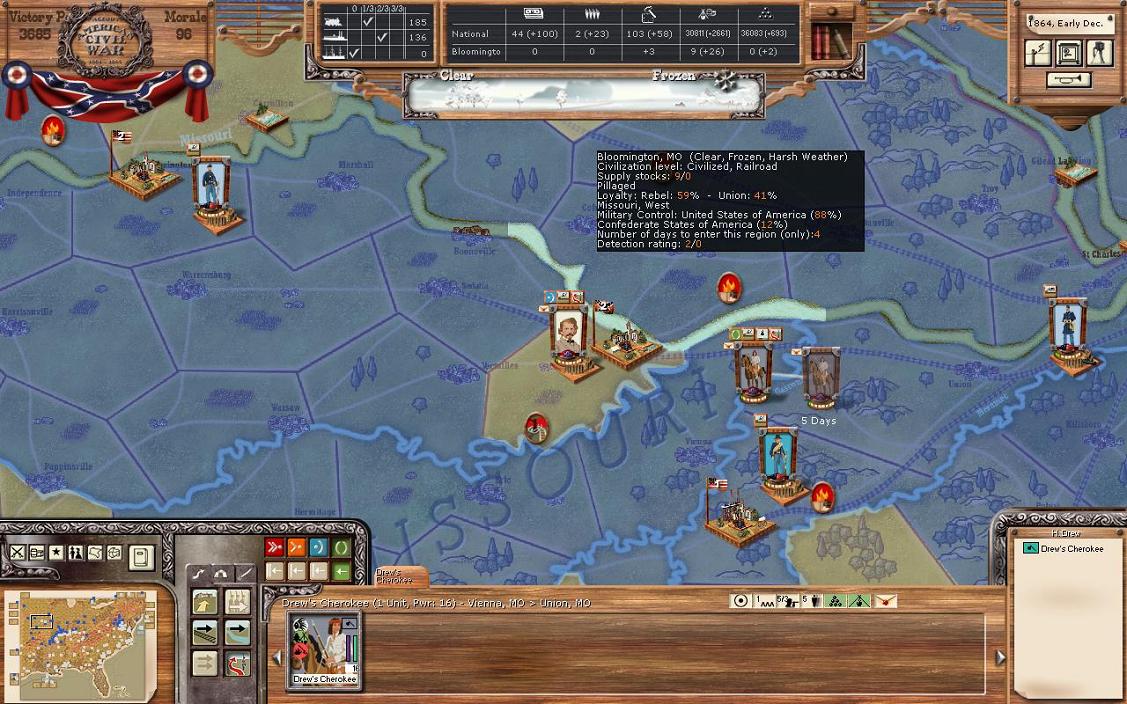Select the Drew's Cherokee unit portrait

pyautogui.click(x=323, y=647)
